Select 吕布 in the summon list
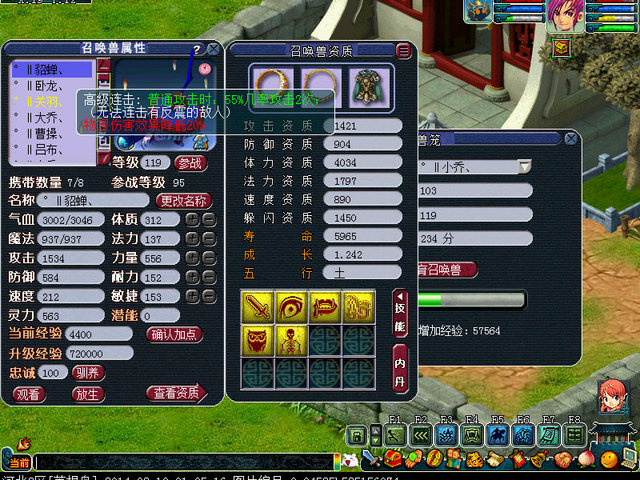 tap(46, 149)
